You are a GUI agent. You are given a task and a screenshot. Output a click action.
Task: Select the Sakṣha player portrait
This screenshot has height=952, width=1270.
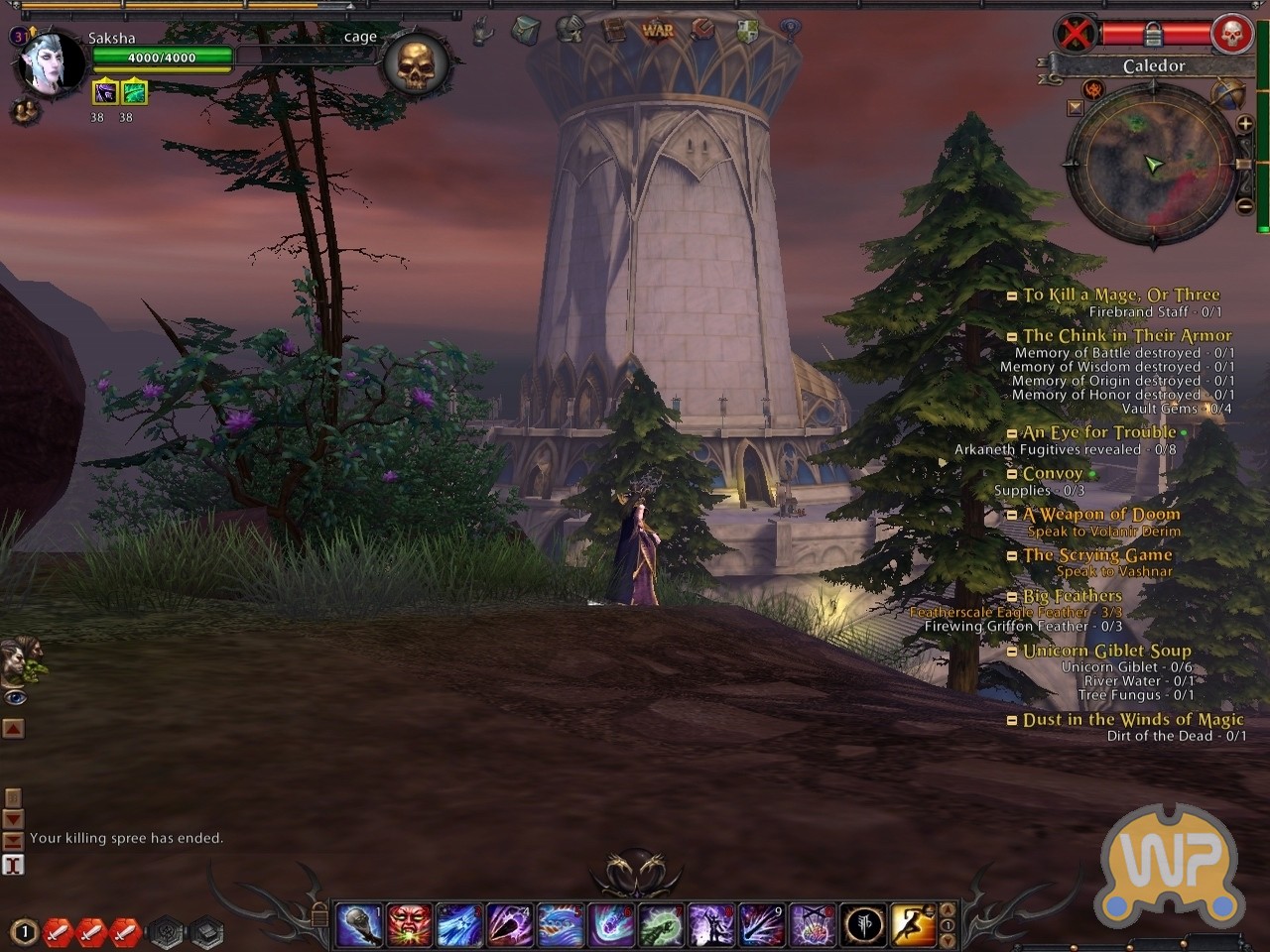tap(51, 62)
